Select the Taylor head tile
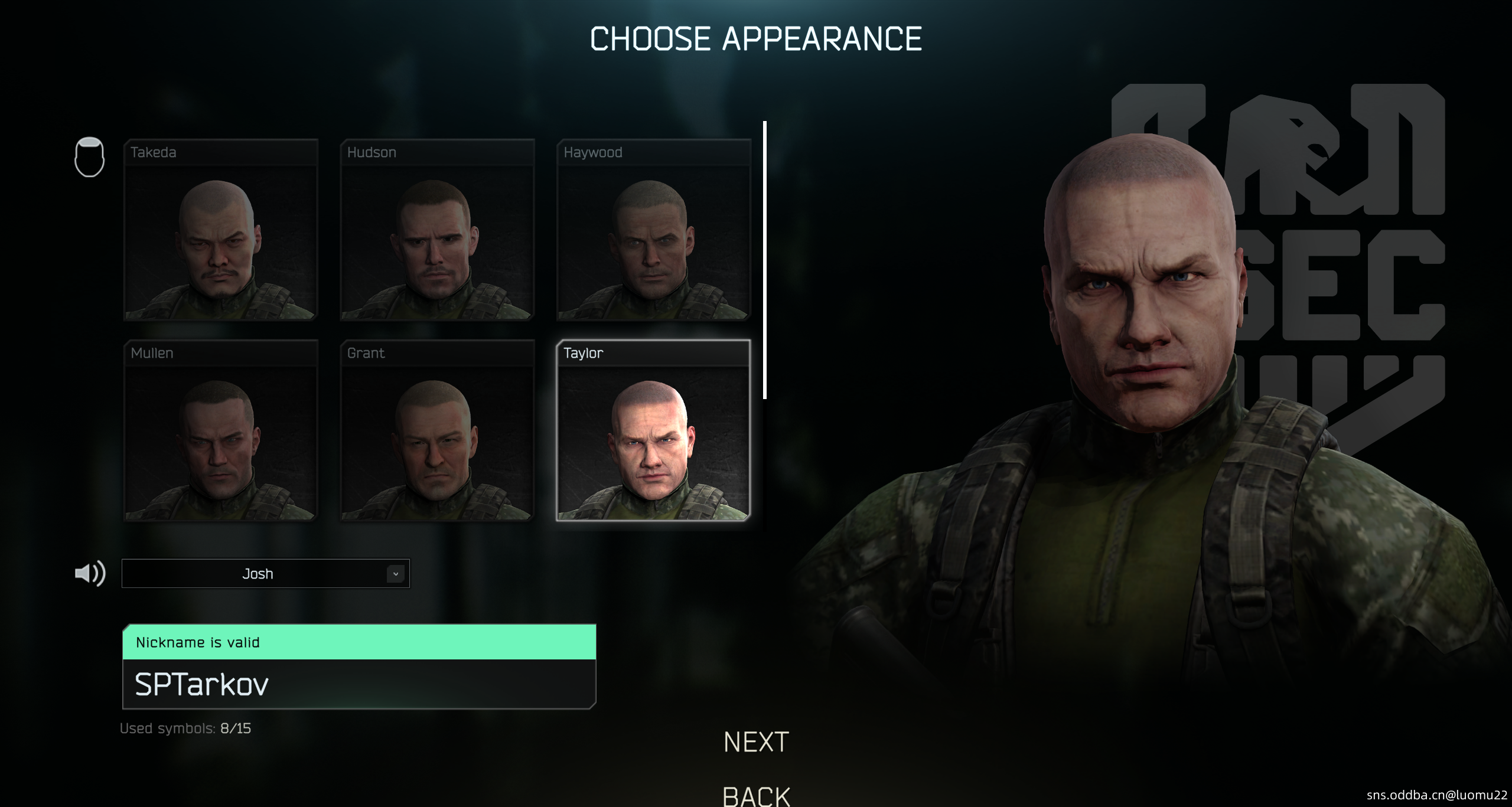Image resolution: width=1512 pixels, height=807 pixels. pyautogui.click(x=653, y=431)
